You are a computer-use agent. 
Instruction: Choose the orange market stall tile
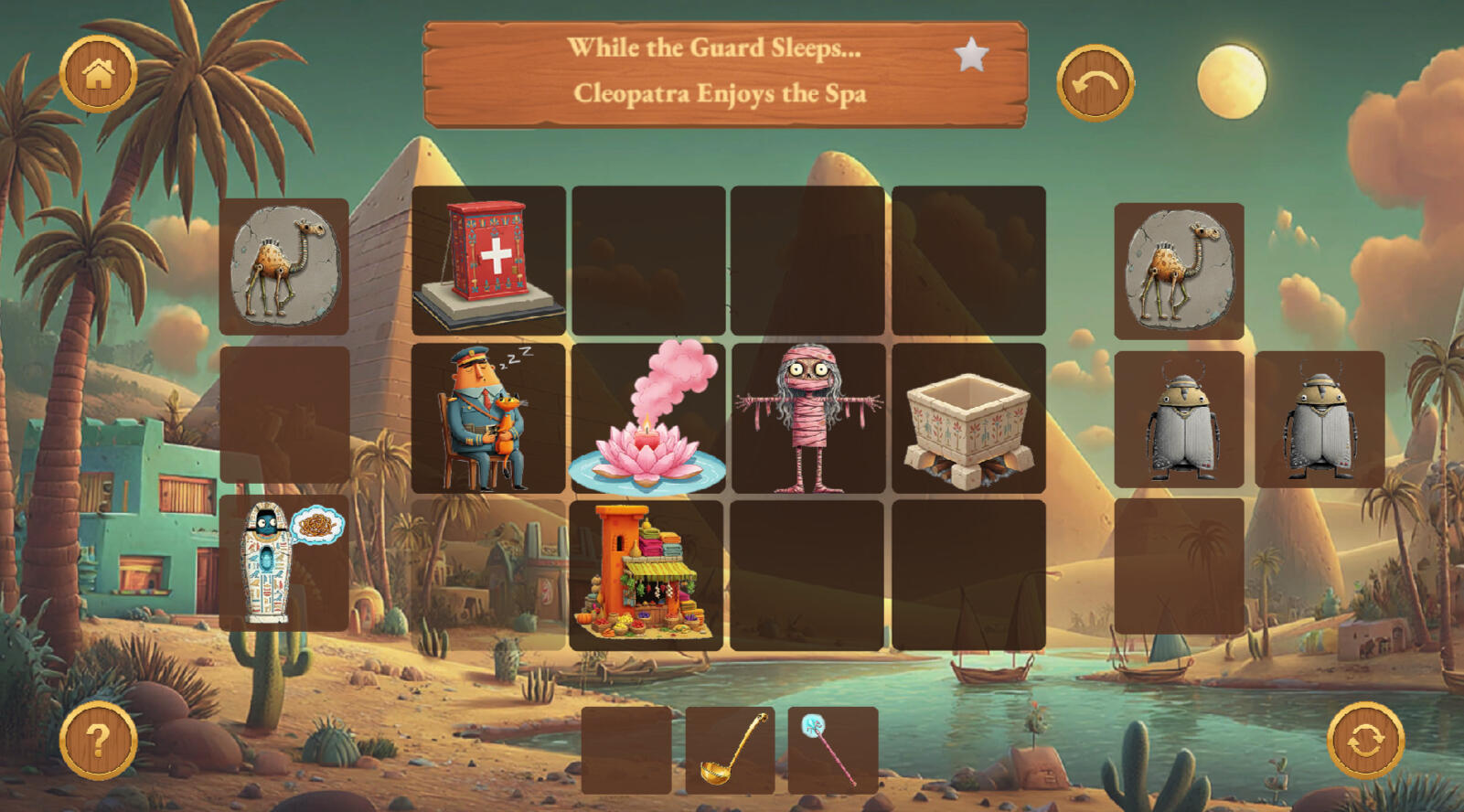[646, 575]
